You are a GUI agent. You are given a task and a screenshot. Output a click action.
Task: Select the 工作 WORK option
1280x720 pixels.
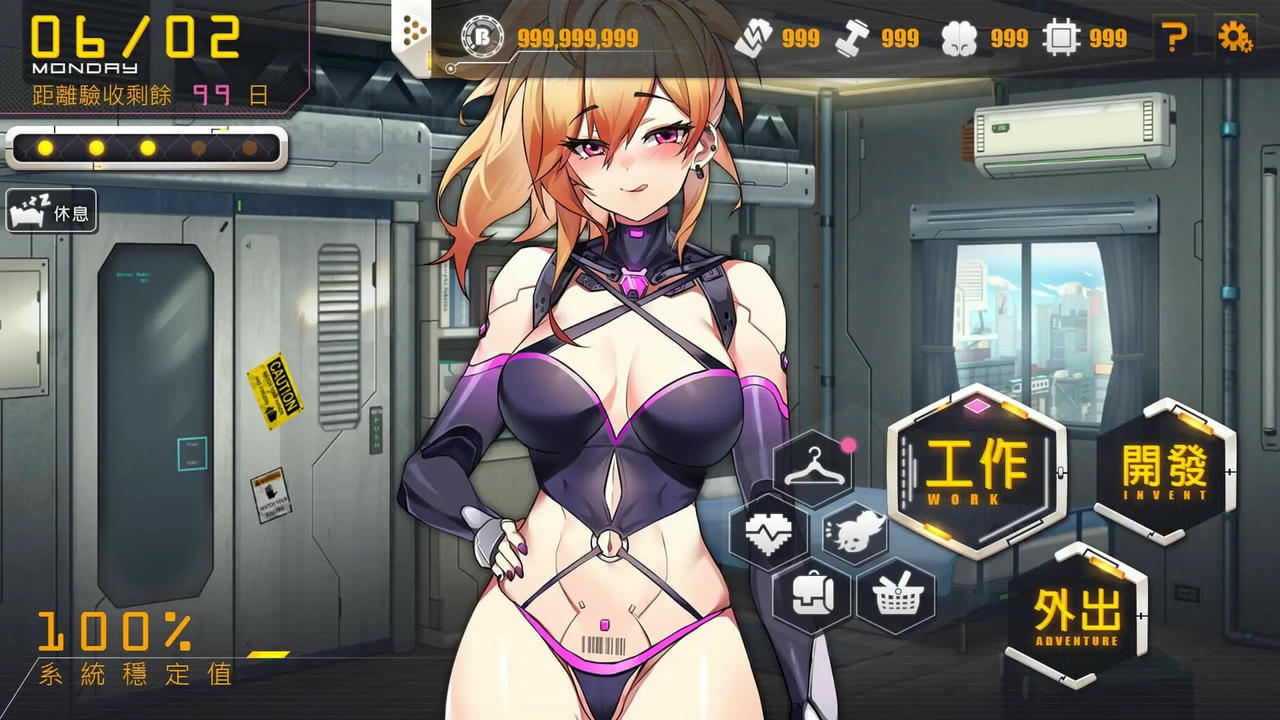point(975,470)
